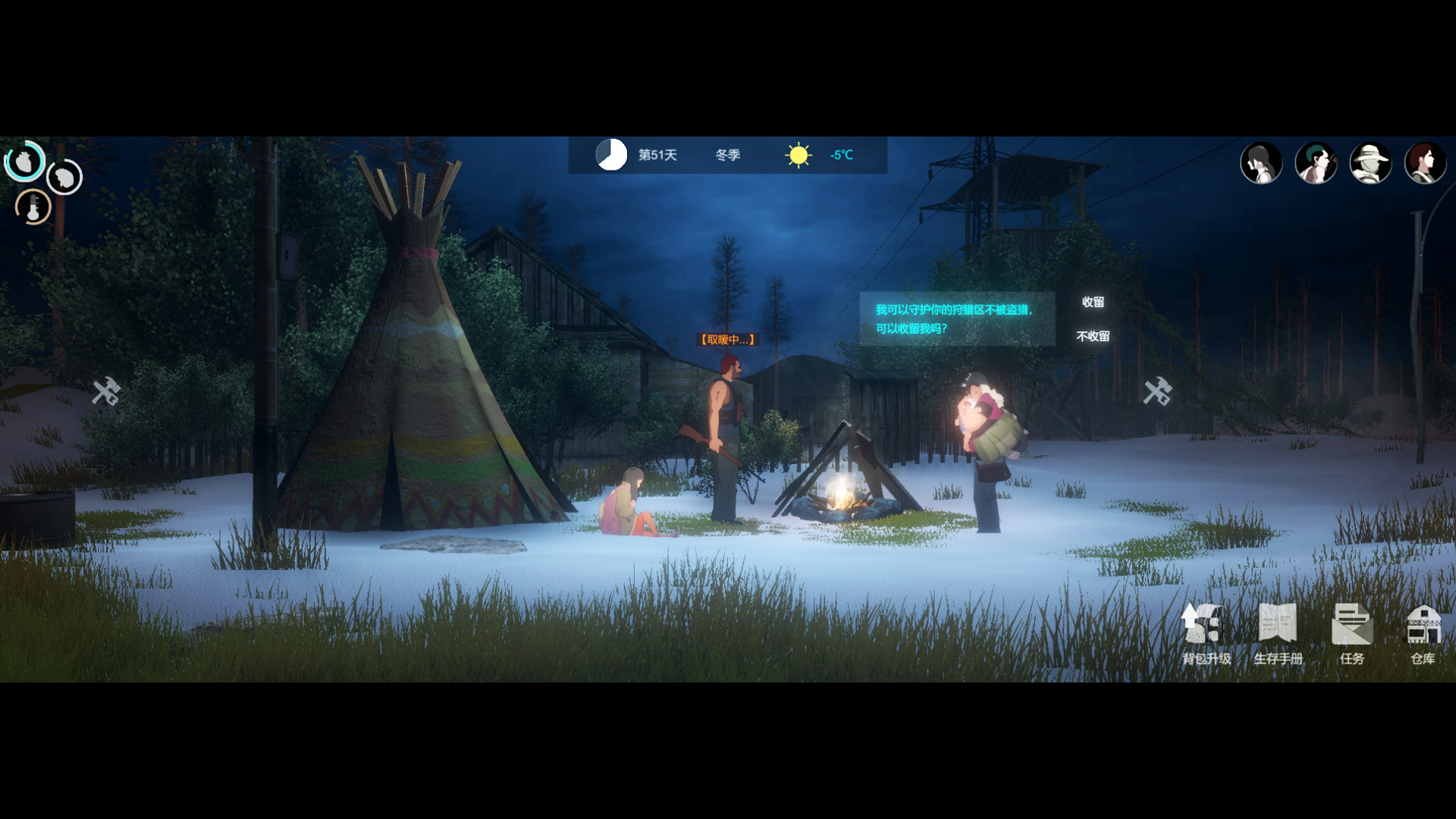The height and width of the screenshot is (819, 1456).
Task: Select the gray ponytail woman portrait
Action: click(1261, 163)
